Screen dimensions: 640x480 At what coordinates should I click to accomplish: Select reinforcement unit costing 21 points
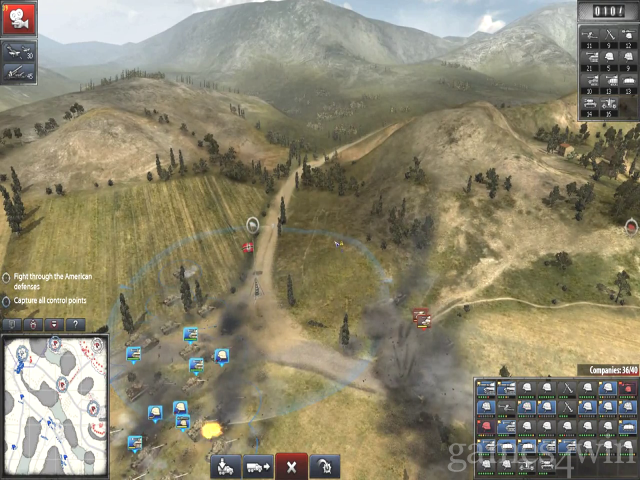(x=589, y=57)
